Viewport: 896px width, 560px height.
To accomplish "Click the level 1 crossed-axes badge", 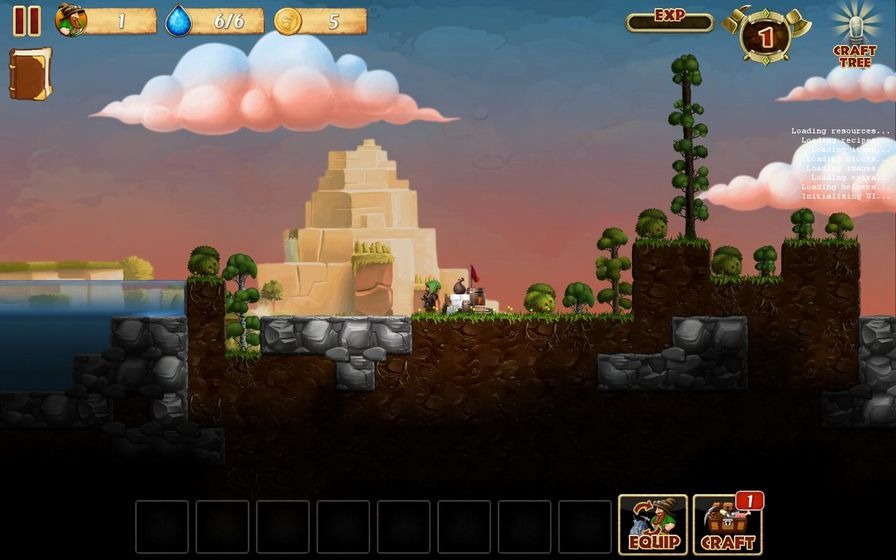I will tap(766, 36).
